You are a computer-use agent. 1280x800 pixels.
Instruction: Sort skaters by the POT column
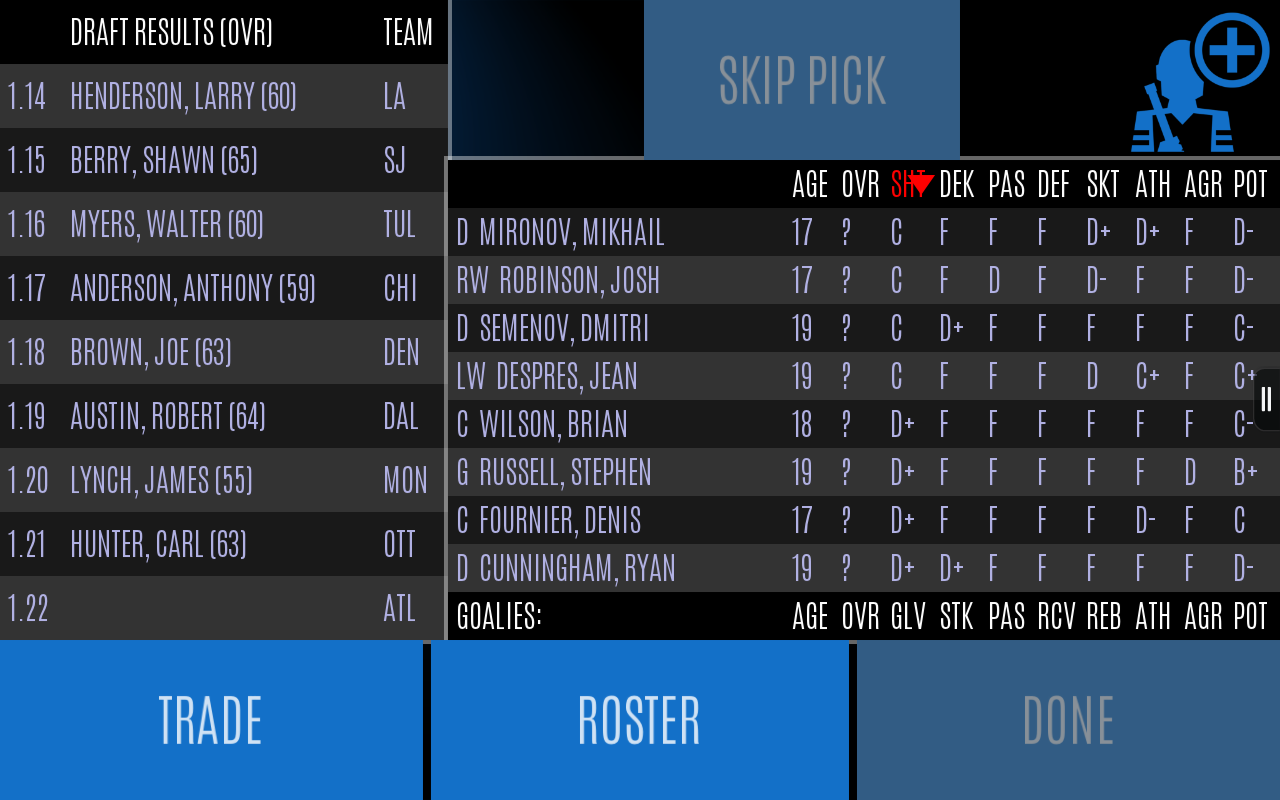pos(1250,184)
